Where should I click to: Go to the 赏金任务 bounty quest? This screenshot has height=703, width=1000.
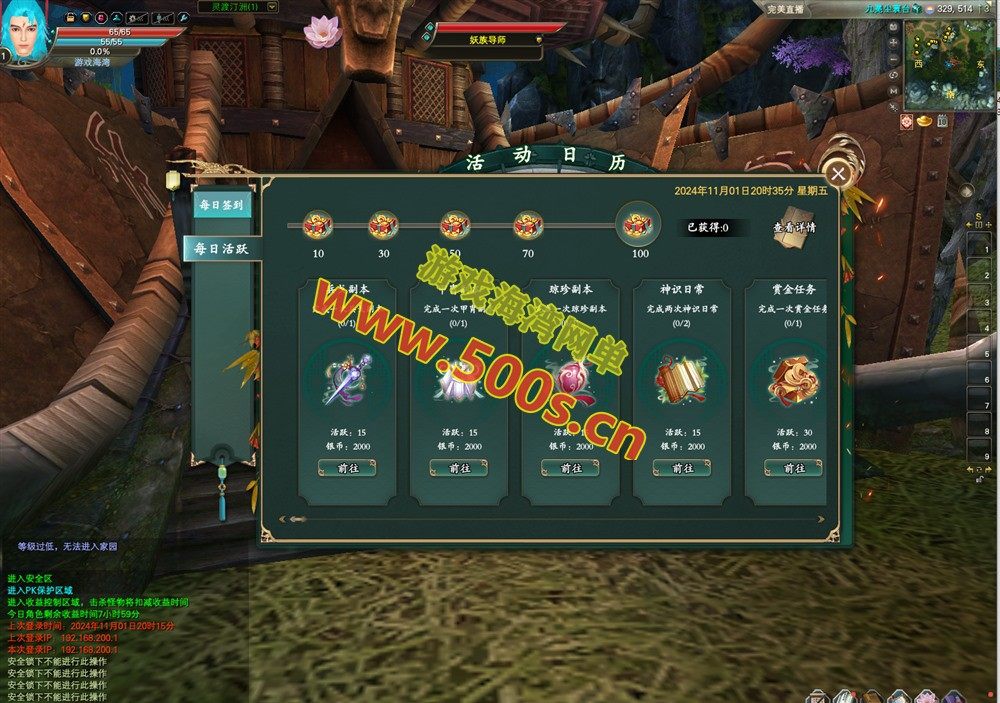[793, 468]
